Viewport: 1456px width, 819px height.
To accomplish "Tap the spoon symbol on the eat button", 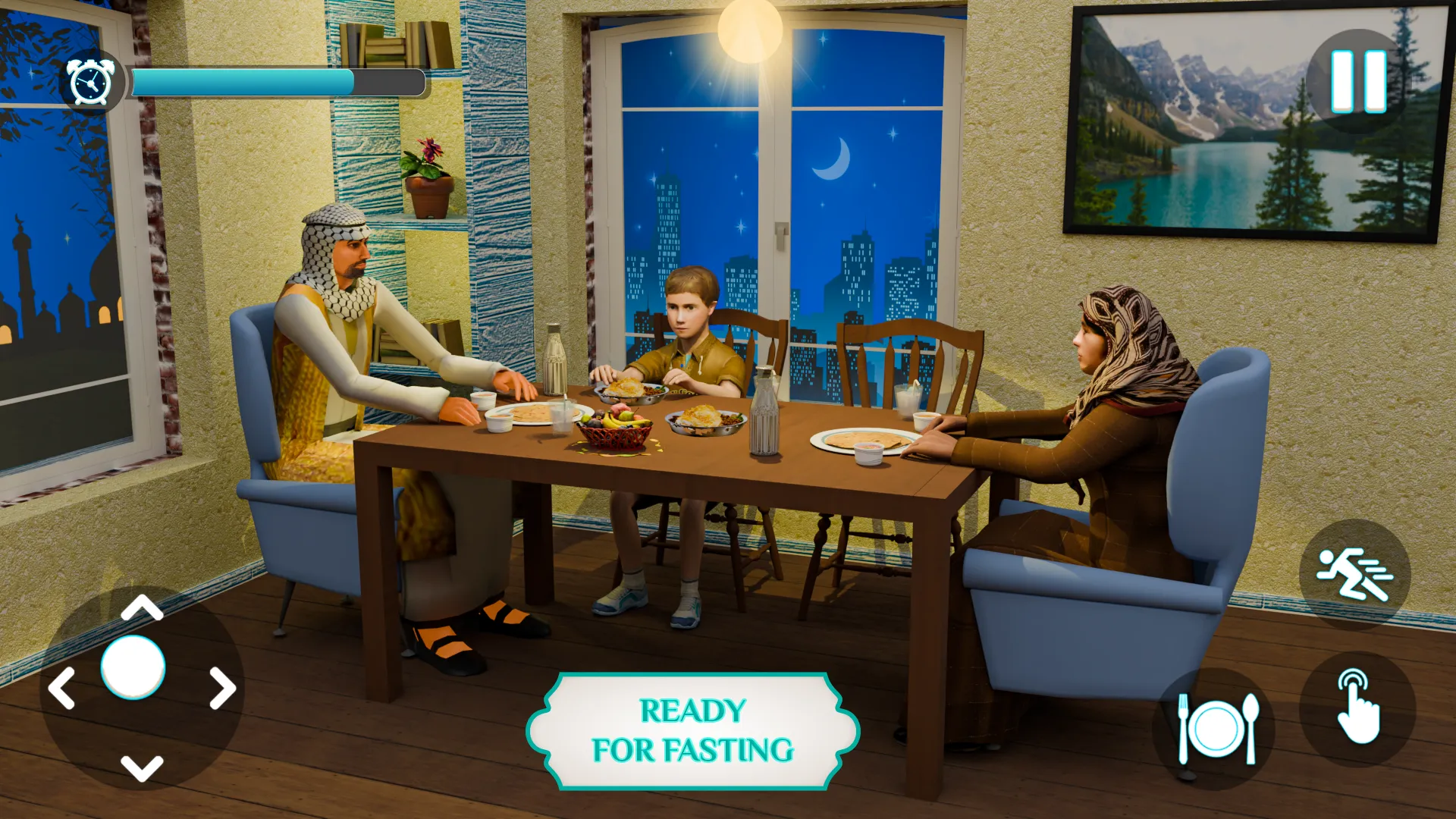I will click(1251, 726).
